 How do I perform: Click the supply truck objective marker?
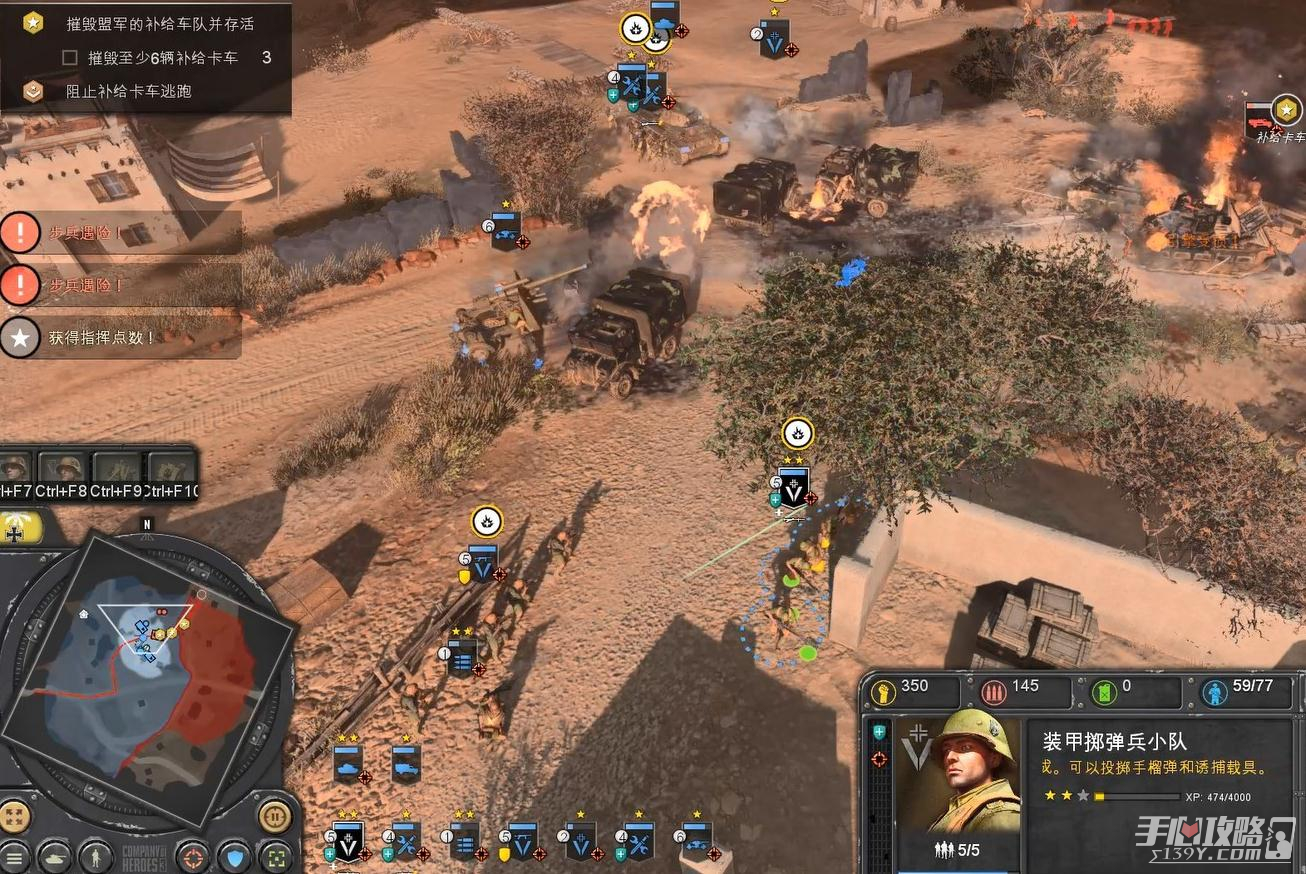click(1284, 110)
